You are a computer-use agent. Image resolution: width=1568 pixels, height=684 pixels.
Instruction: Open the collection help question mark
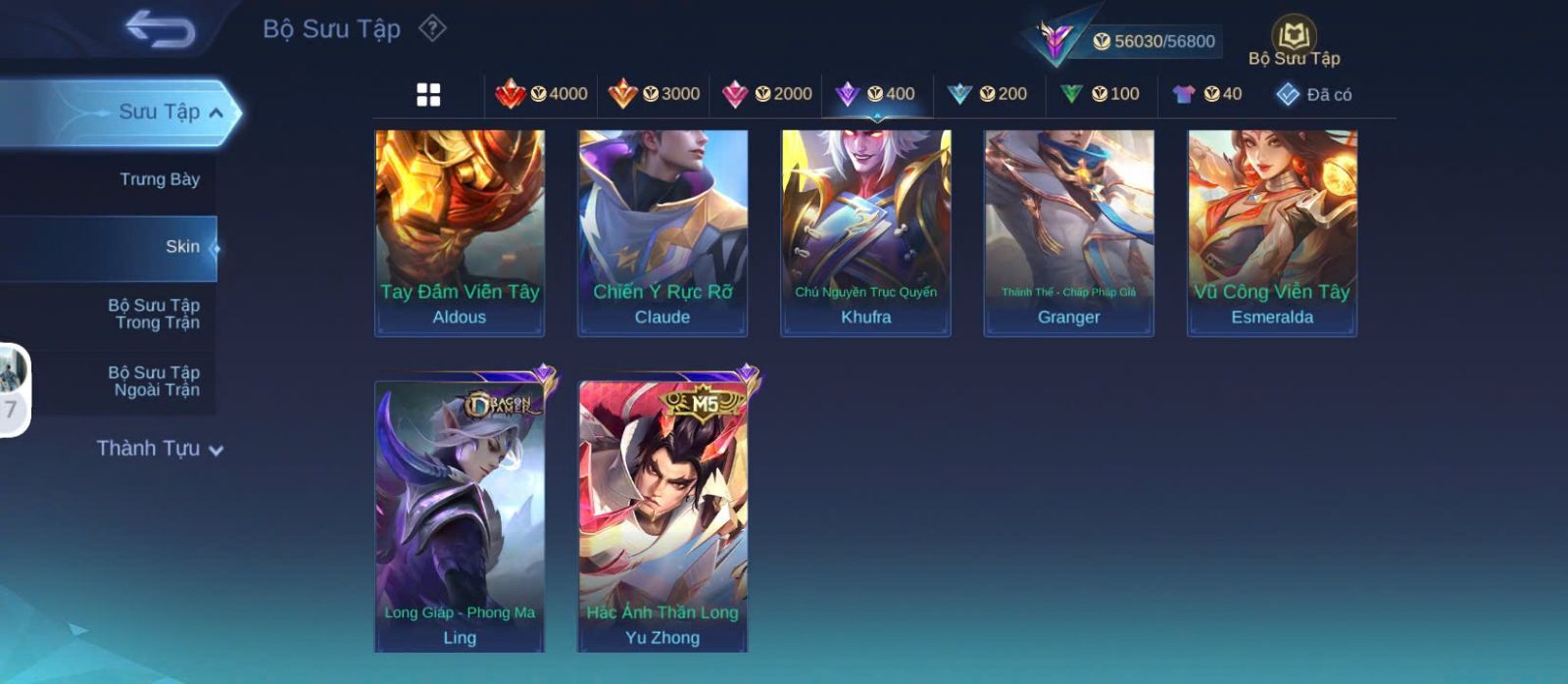(432, 28)
